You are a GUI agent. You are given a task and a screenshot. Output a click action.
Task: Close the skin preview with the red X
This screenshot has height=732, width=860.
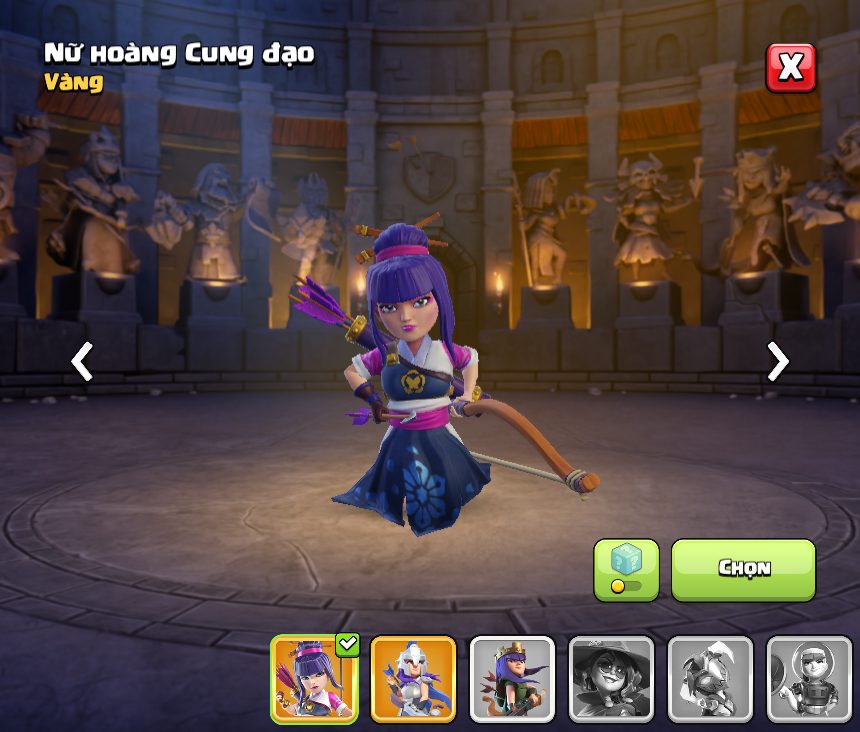coord(790,68)
